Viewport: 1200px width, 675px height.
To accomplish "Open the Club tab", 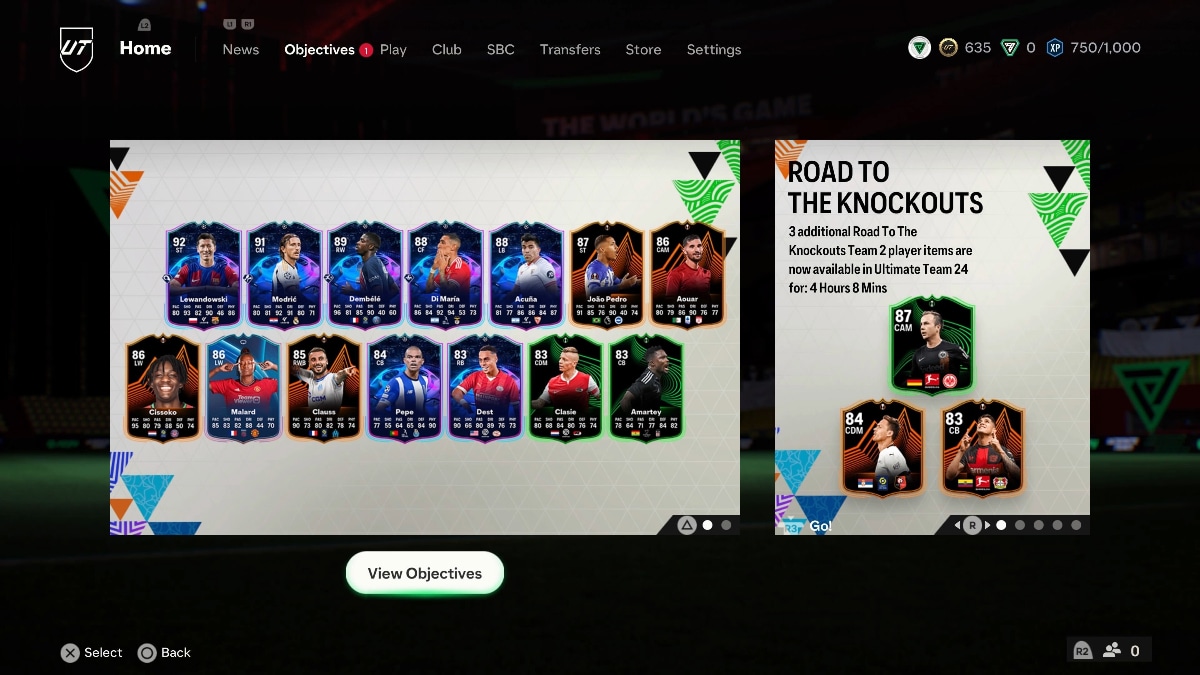I will (446, 49).
